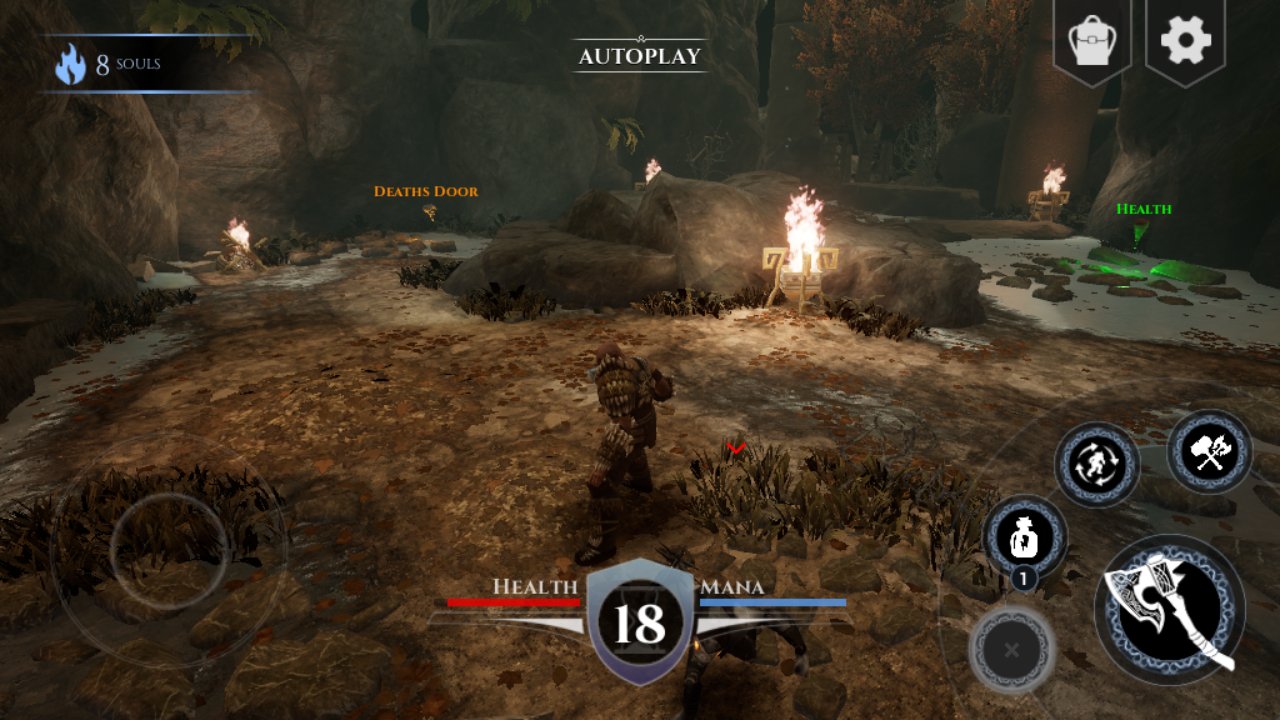
Task: Attack with the main axe button
Action: click(1170, 608)
